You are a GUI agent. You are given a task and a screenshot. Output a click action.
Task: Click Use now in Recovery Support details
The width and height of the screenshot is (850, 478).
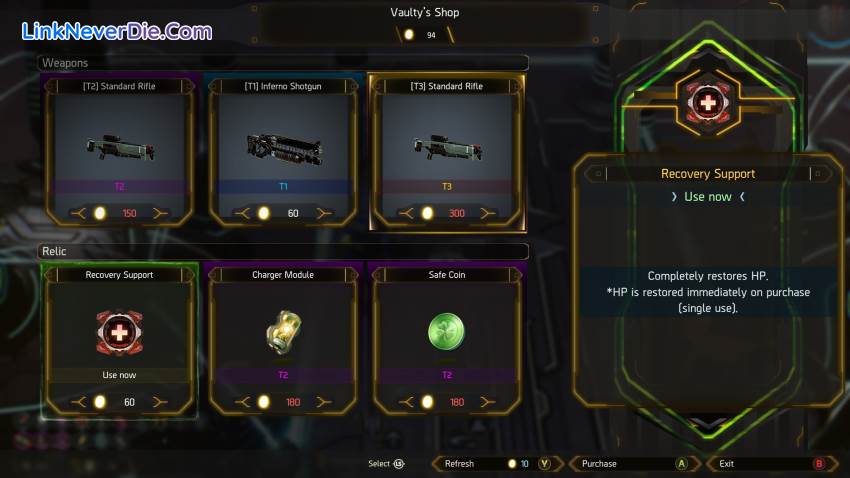(x=707, y=197)
